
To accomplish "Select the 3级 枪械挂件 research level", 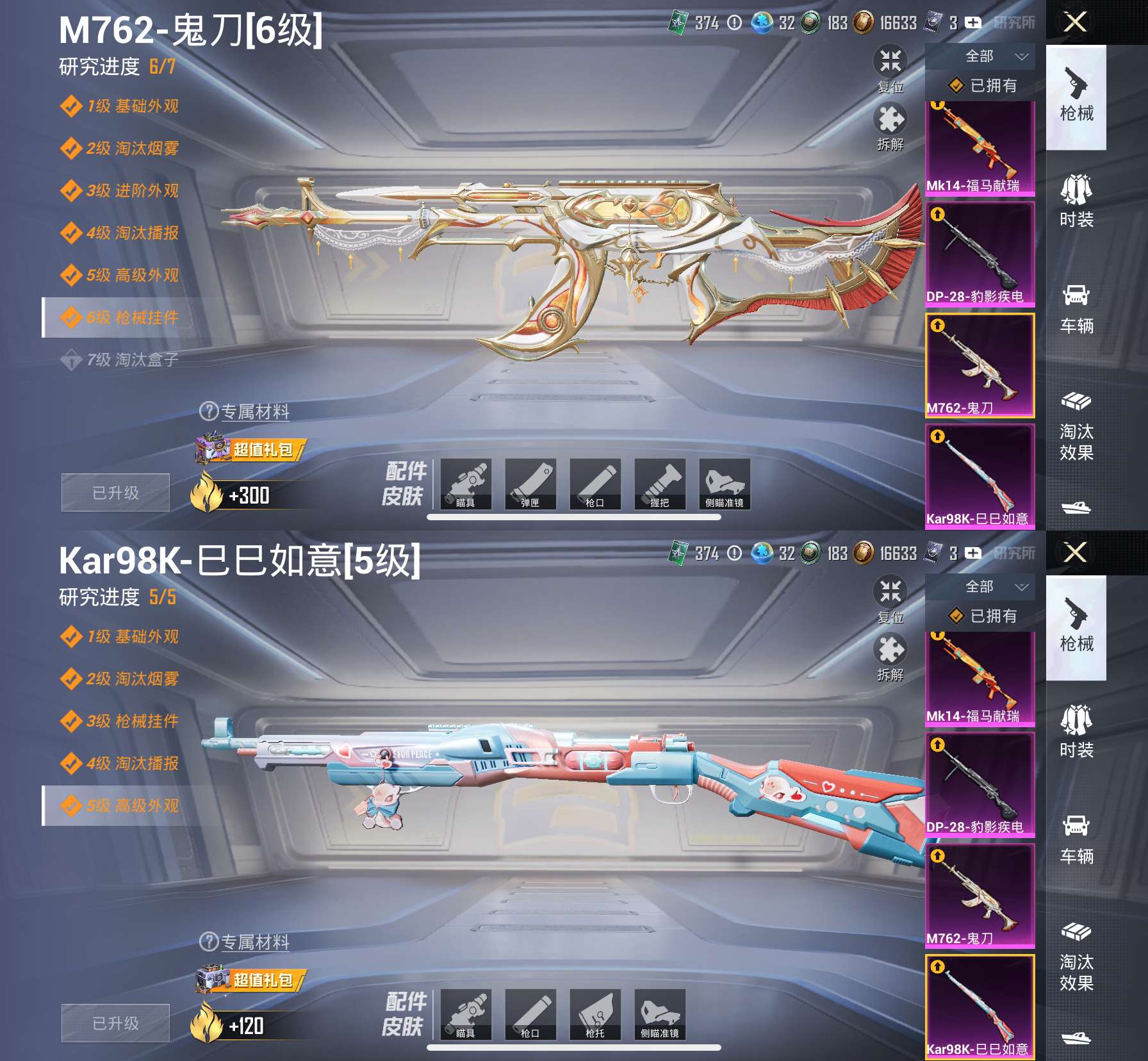I will pyautogui.click(x=132, y=721).
